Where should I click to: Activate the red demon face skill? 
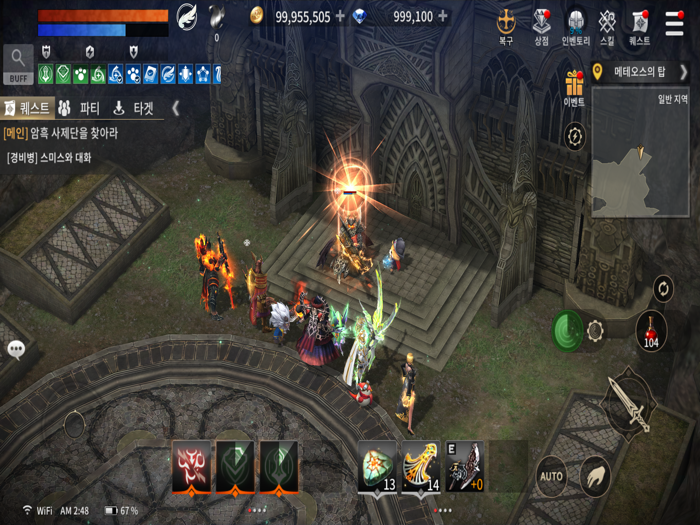tap(191, 464)
